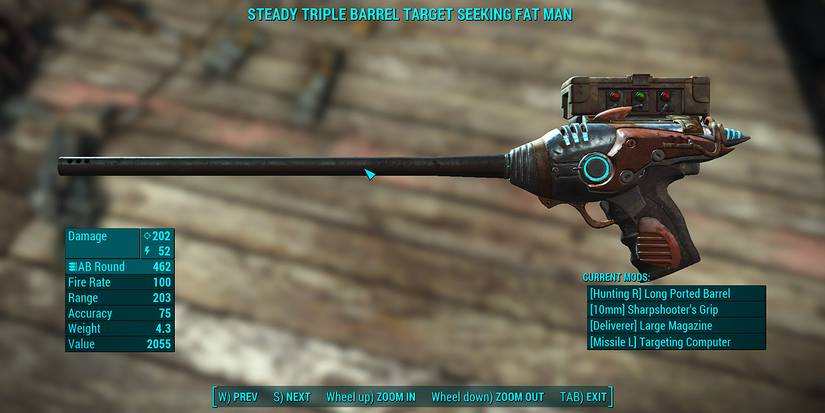Click the Targeting Computer mod row
The height and width of the screenshot is (413, 825).
point(676,342)
